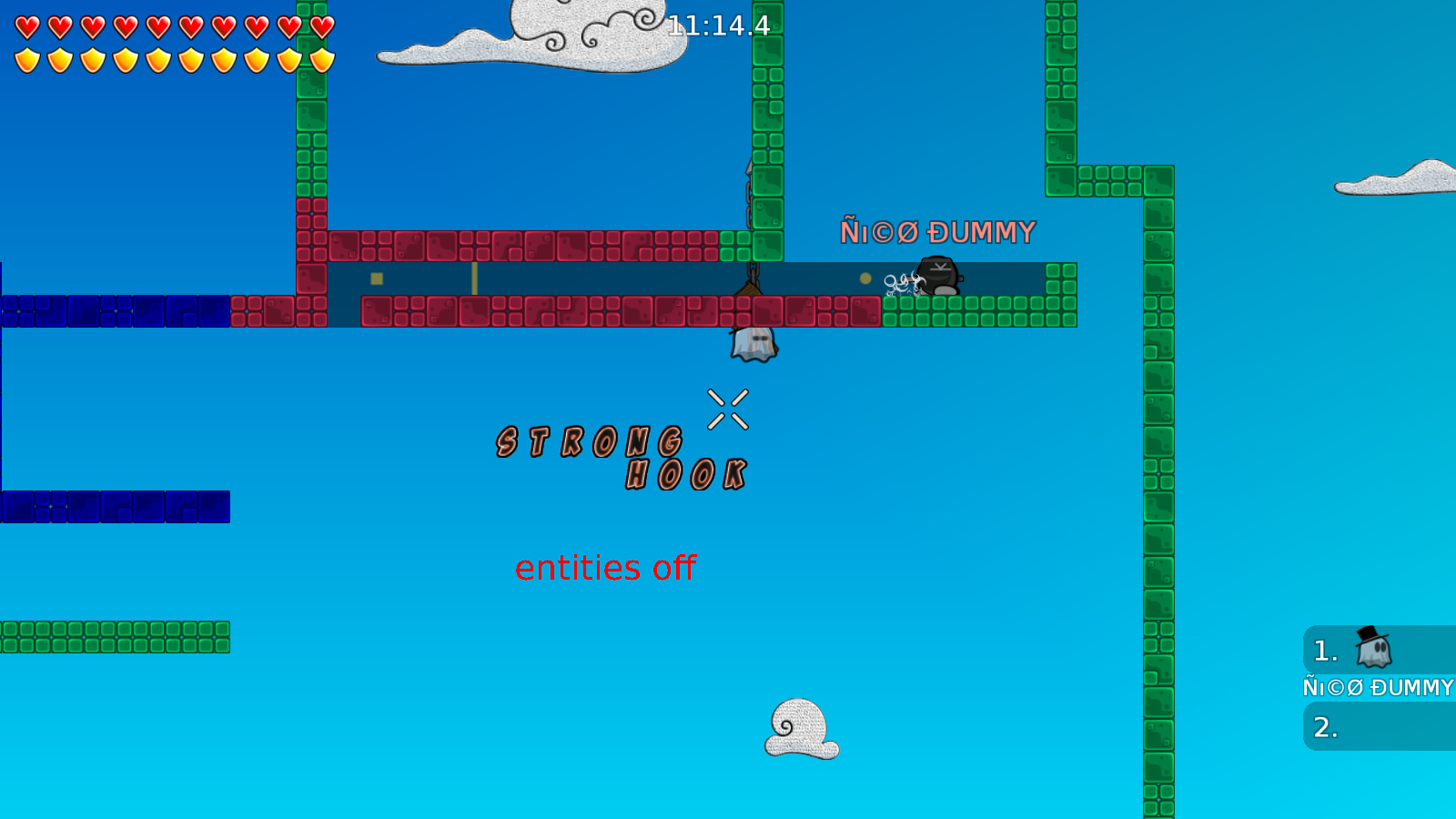This screenshot has height=819, width=1456.
Task: Select the last yellow shield armor icon
Action: [x=320, y=60]
